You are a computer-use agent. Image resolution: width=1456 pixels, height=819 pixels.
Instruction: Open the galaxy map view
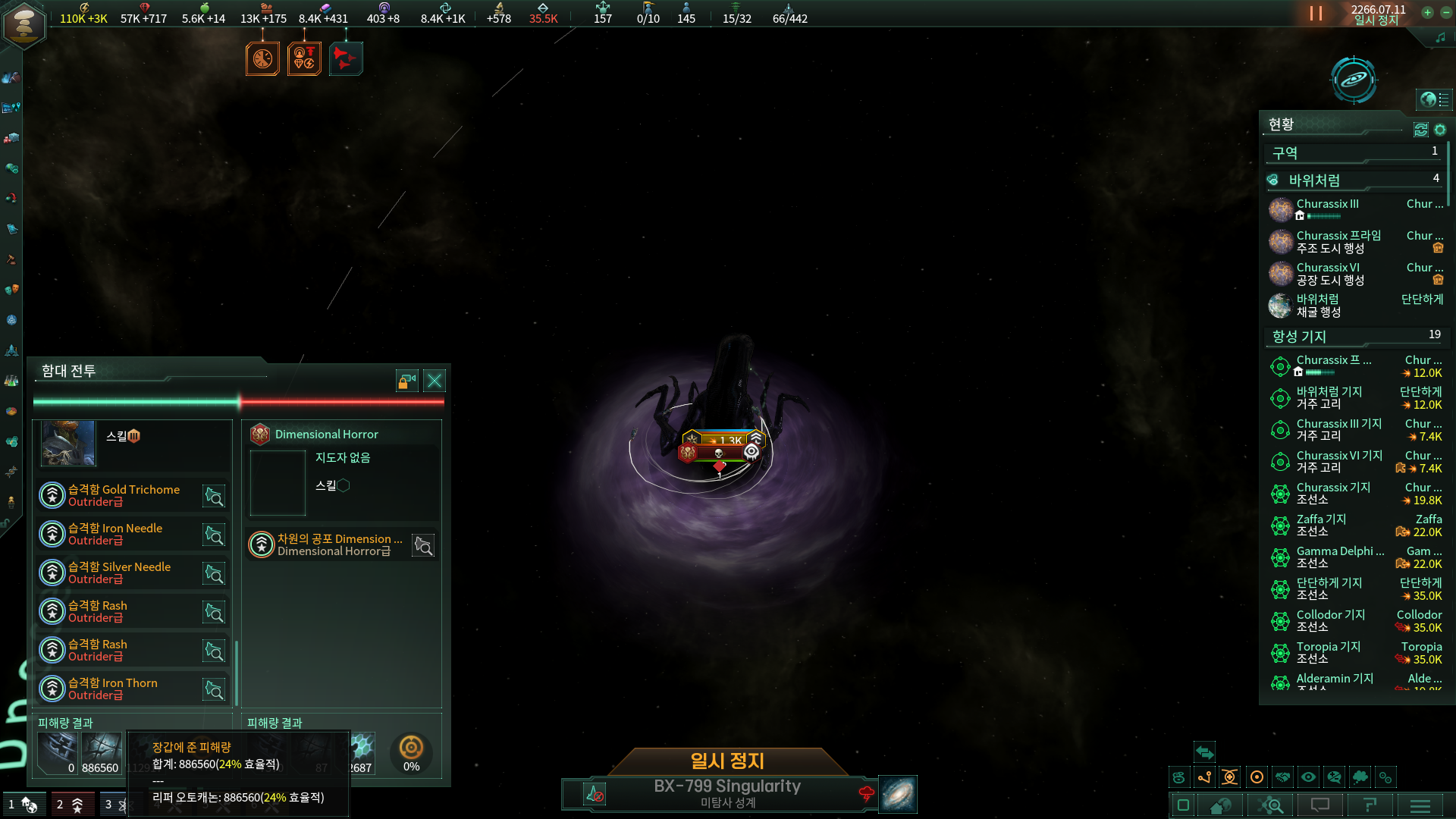point(1354,80)
